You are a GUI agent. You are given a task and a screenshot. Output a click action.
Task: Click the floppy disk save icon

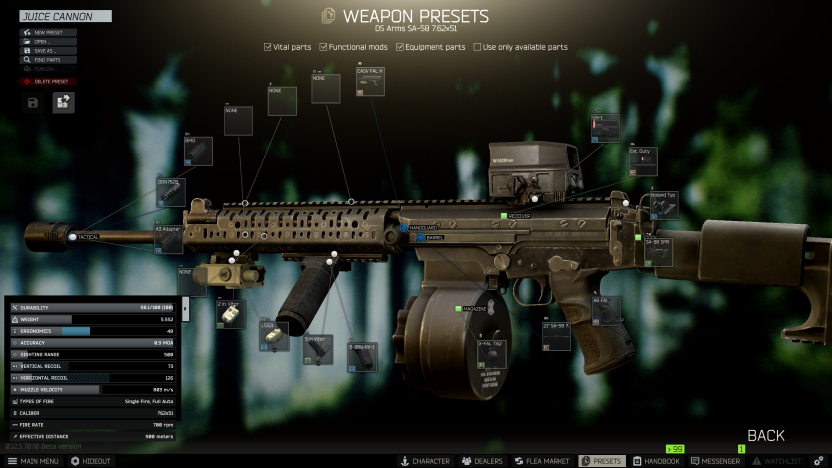tap(34, 102)
